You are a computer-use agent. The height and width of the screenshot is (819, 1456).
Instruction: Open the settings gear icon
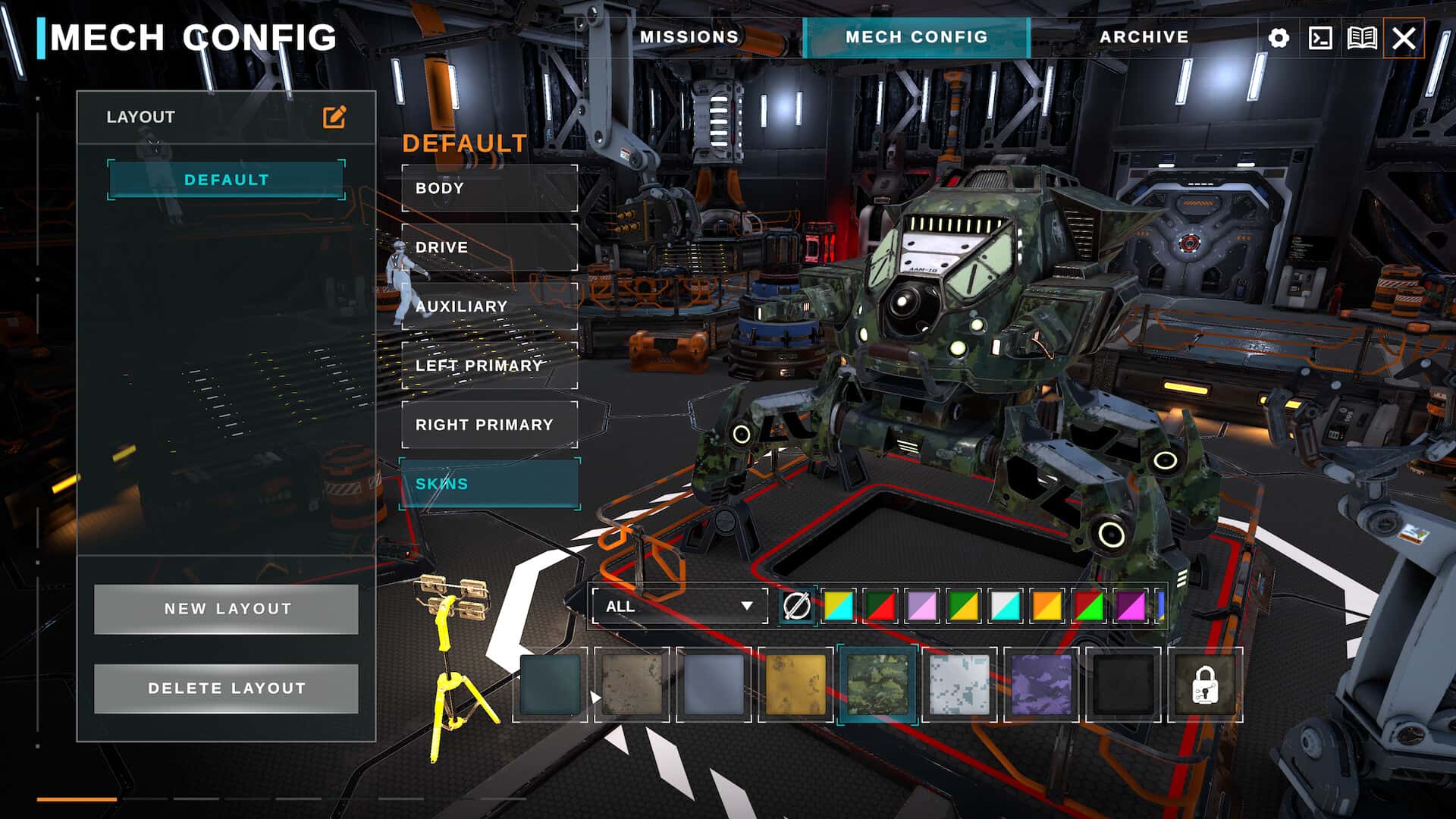pyautogui.click(x=1279, y=36)
